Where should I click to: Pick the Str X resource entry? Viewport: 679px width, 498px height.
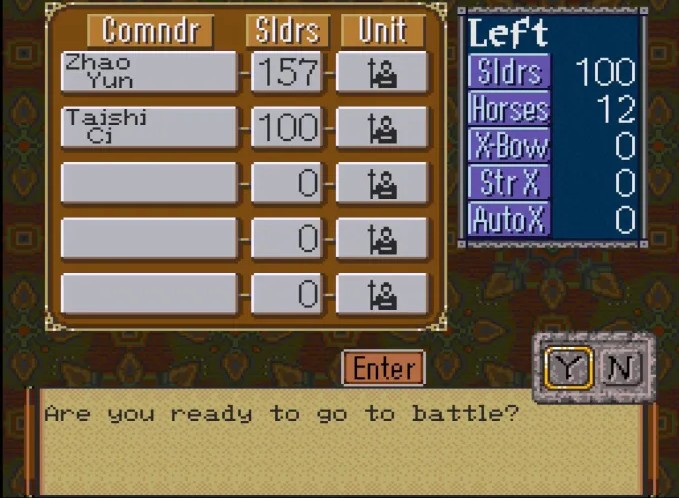509,182
